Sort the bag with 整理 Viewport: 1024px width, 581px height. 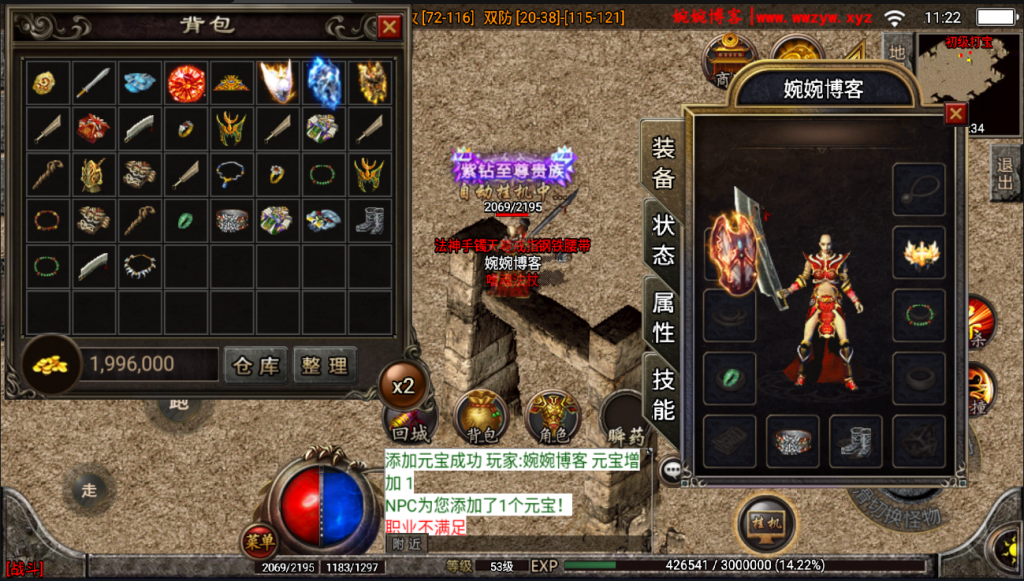tap(324, 365)
